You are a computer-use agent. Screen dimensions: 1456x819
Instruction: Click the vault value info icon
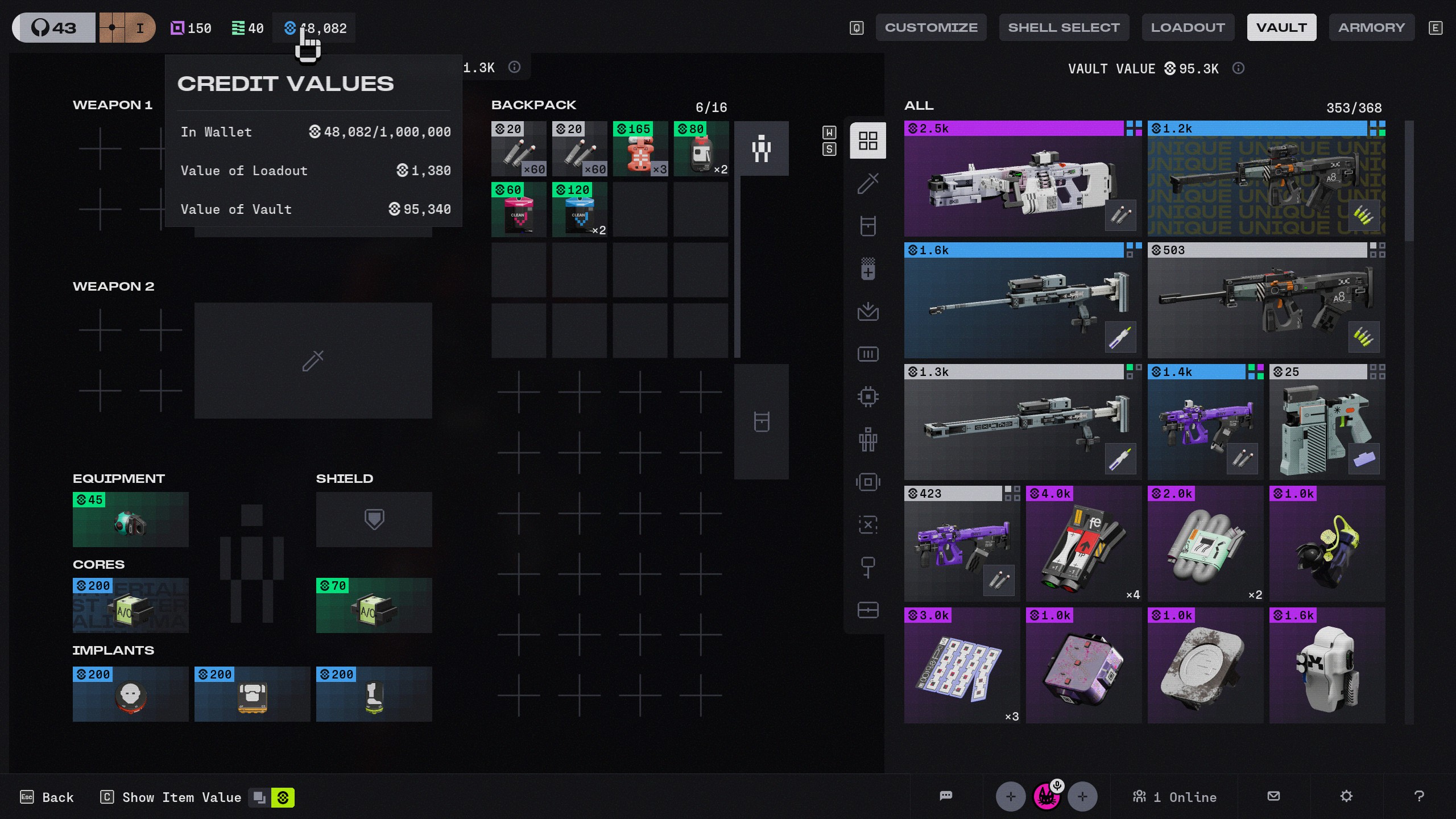1238,68
